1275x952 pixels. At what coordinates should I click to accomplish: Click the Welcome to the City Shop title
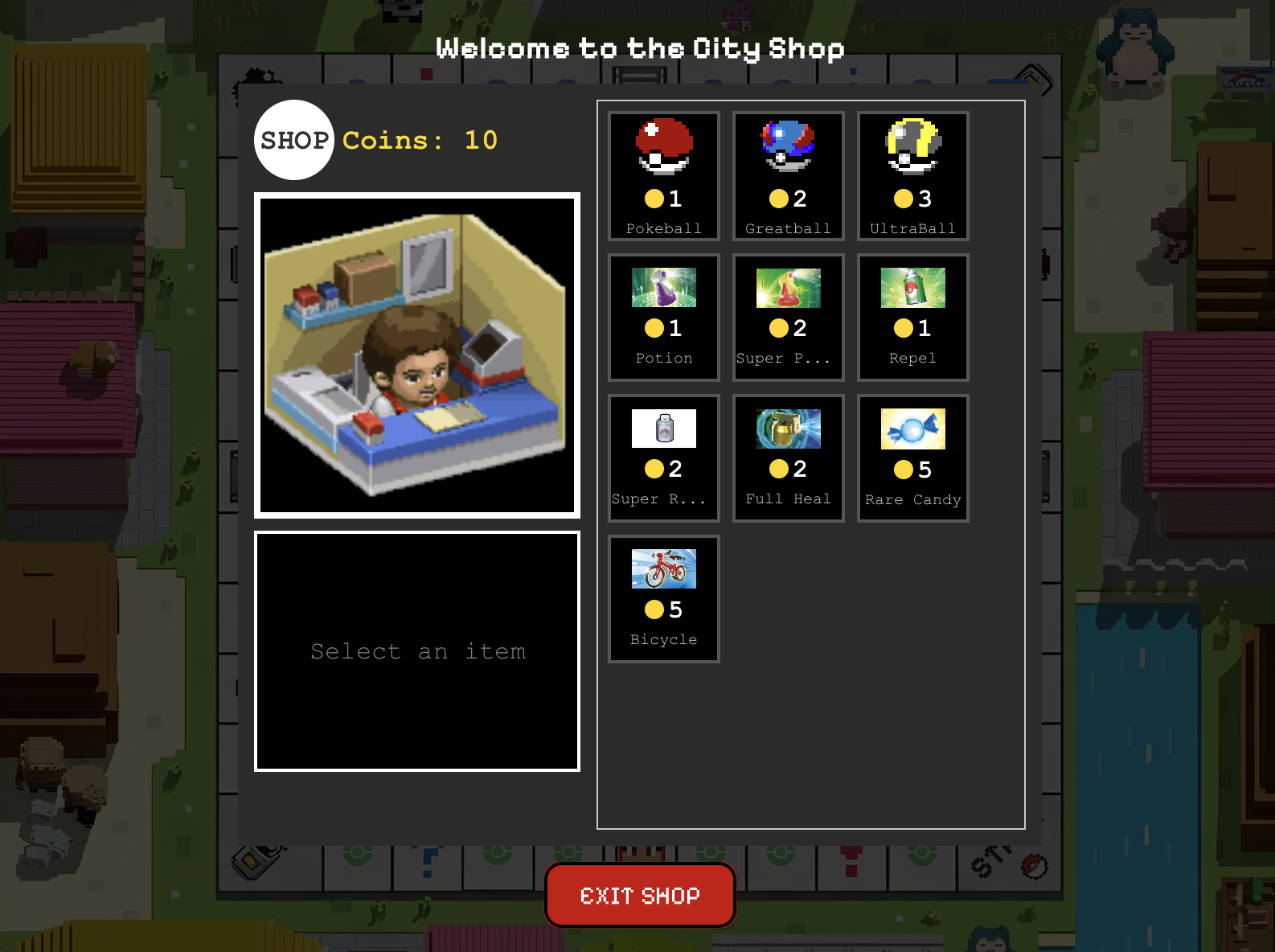[639, 48]
